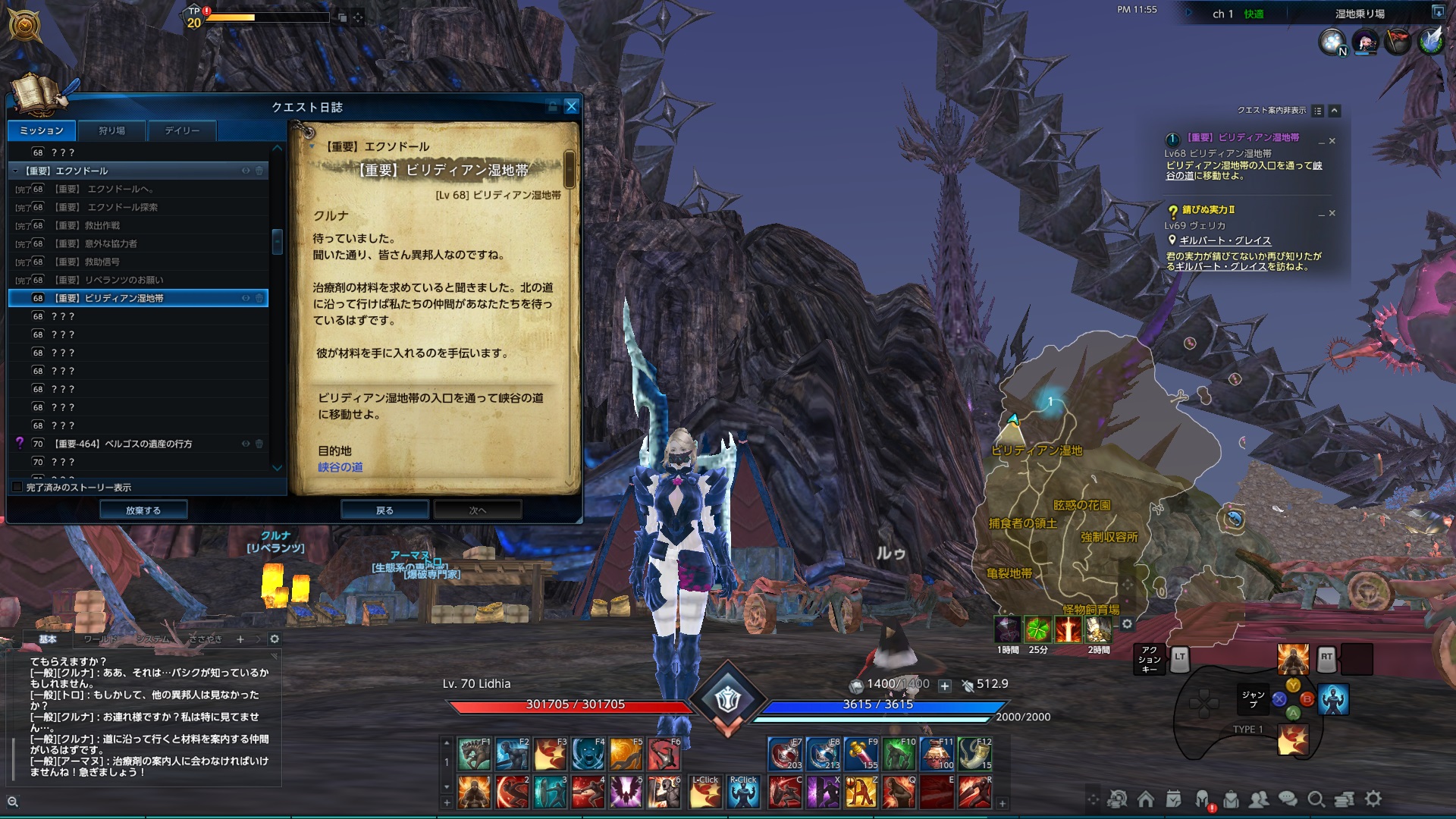The width and height of the screenshot is (1456, 819).
Task: Open the inventory coin-stack icon bottom-right
Action: tap(1345, 800)
